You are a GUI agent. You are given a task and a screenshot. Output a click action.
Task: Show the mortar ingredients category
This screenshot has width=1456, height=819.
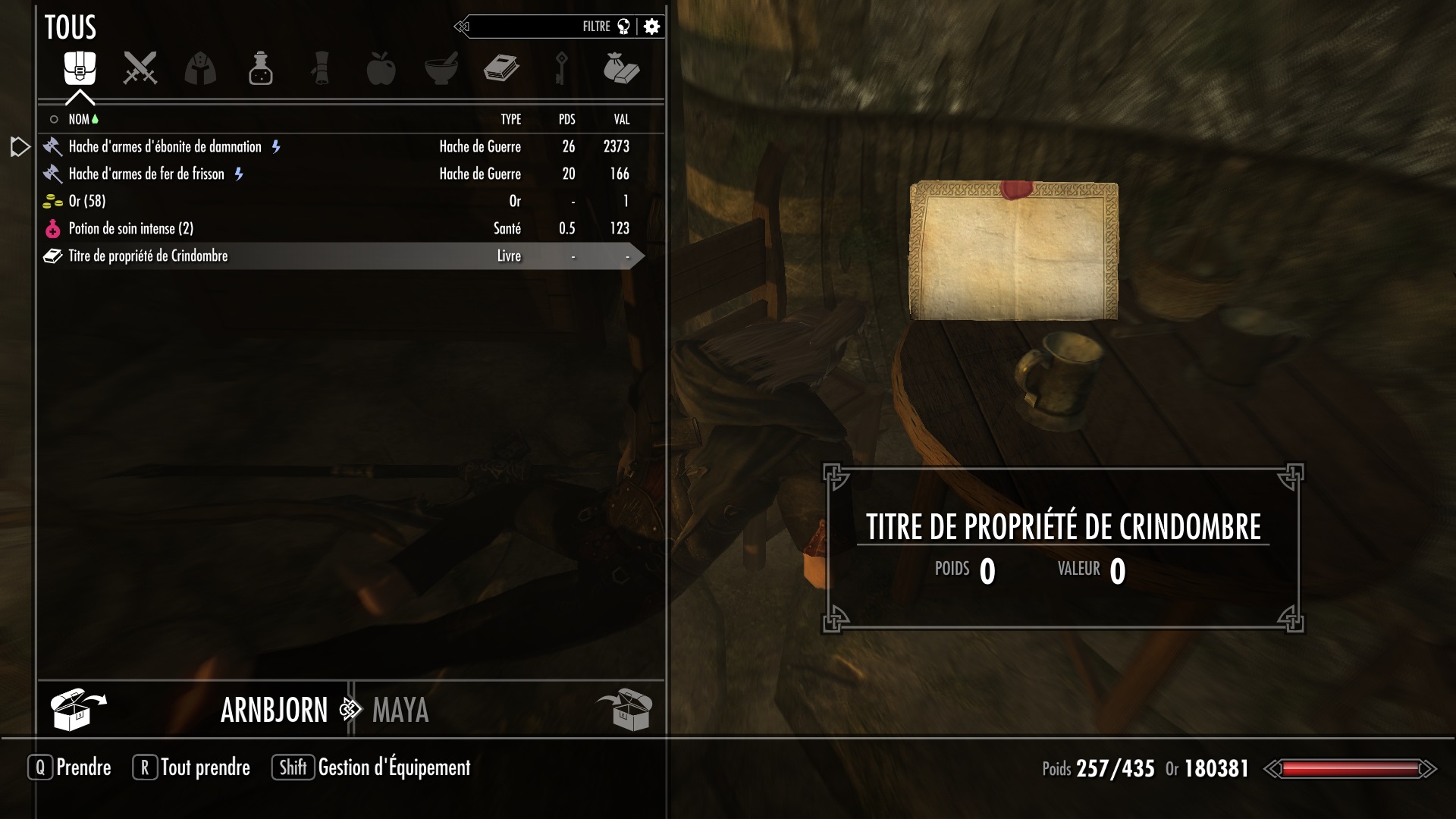pyautogui.click(x=441, y=69)
